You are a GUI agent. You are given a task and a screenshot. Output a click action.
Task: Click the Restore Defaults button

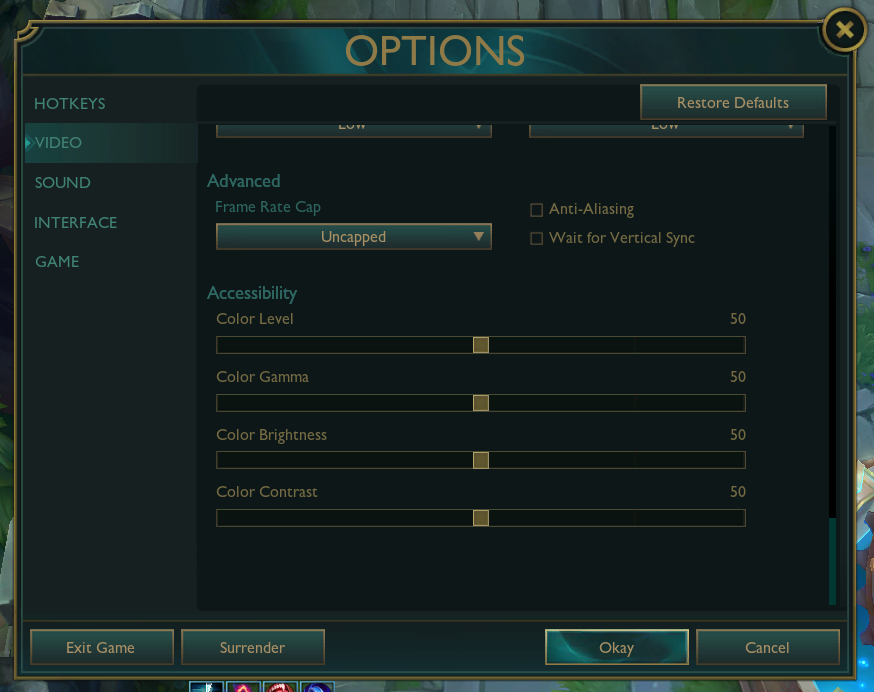(733, 103)
